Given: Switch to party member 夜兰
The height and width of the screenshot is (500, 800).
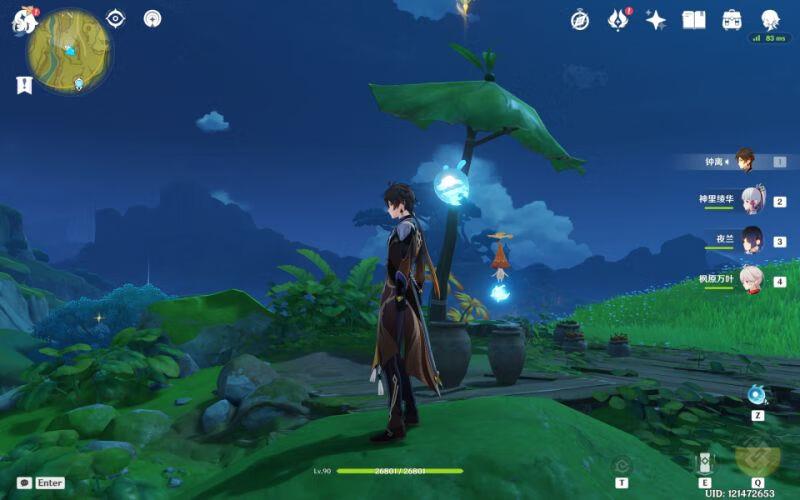Looking at the screenshot, I should [x=751, y=240].
